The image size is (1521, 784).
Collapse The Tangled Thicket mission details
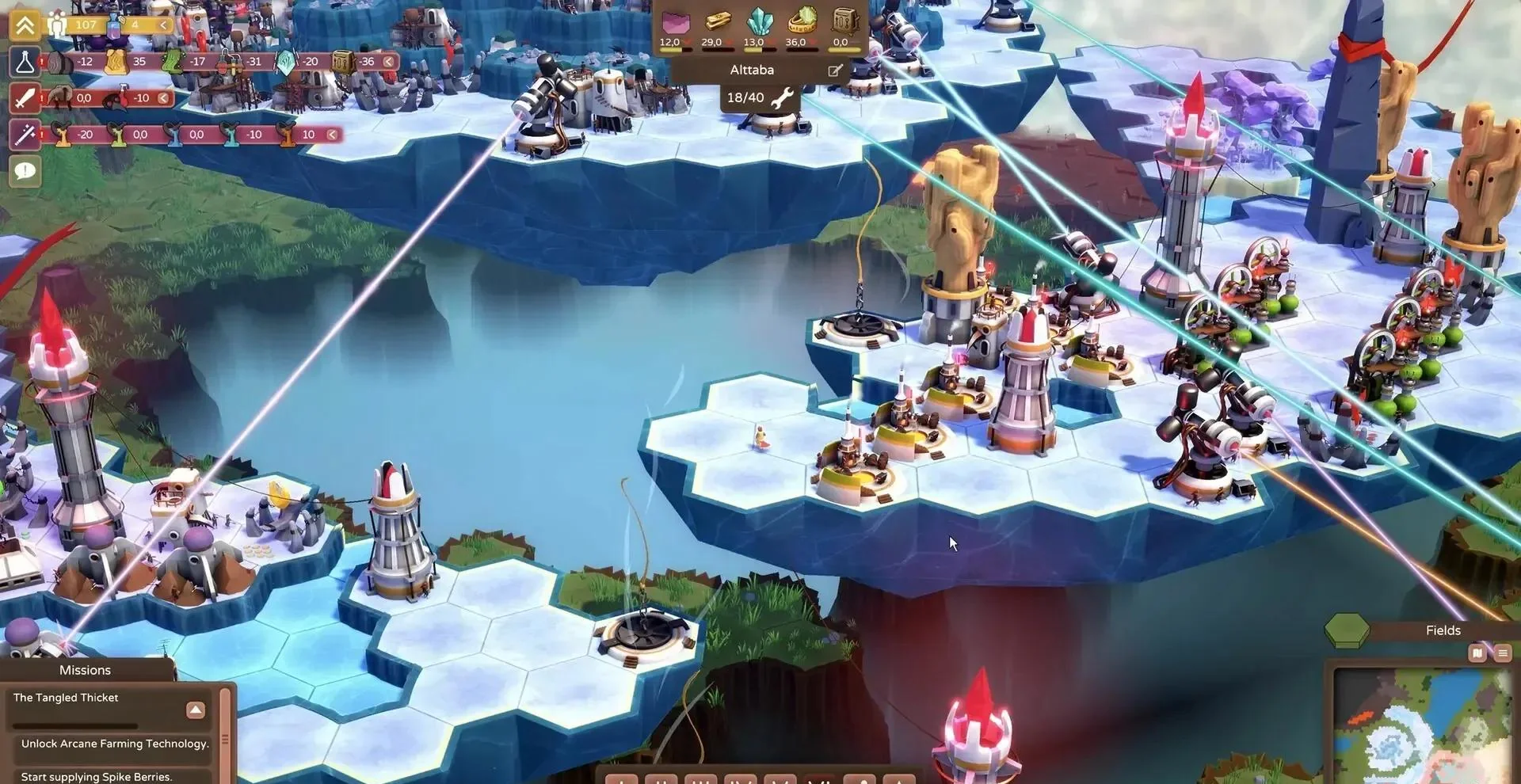pos(196,709)
